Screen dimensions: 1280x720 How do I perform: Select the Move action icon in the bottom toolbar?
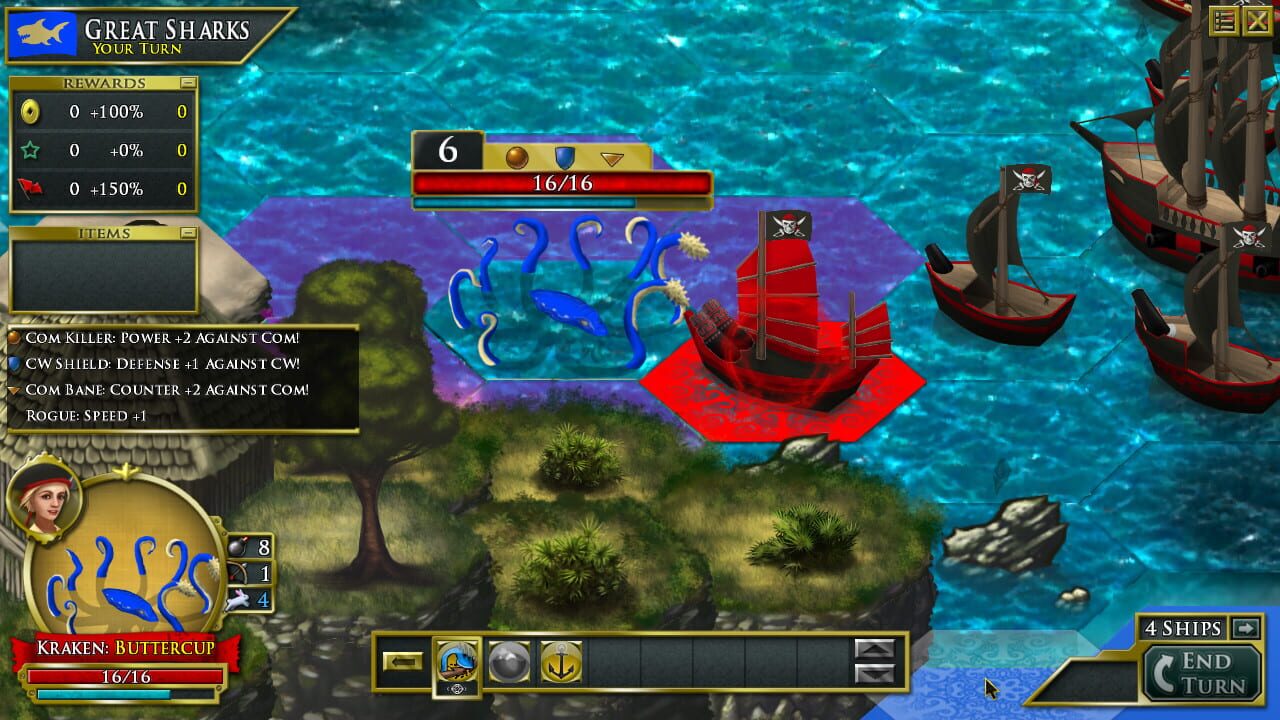pos(456,661)
